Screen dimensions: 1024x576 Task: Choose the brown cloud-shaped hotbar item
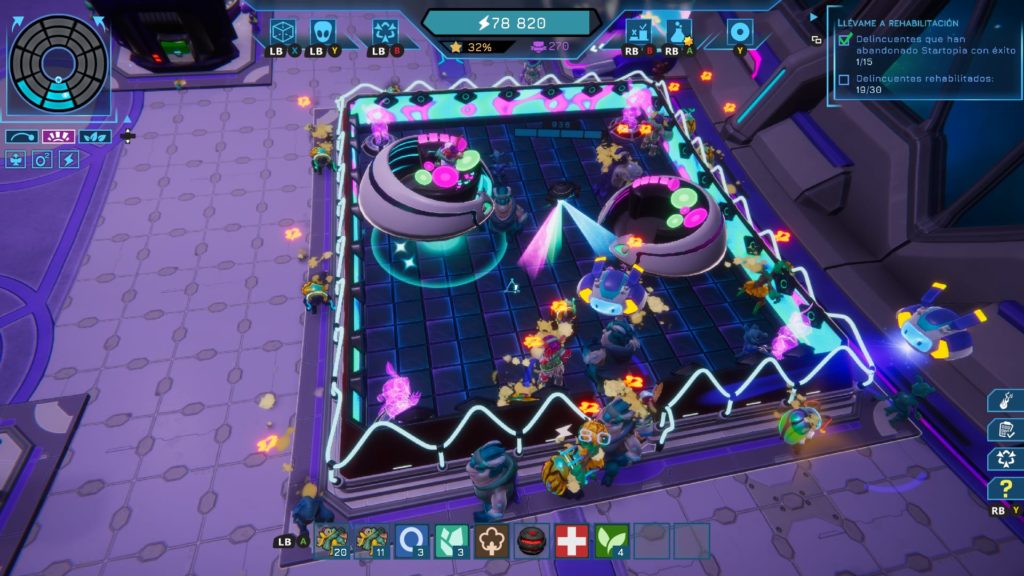[x=492, y=541]
